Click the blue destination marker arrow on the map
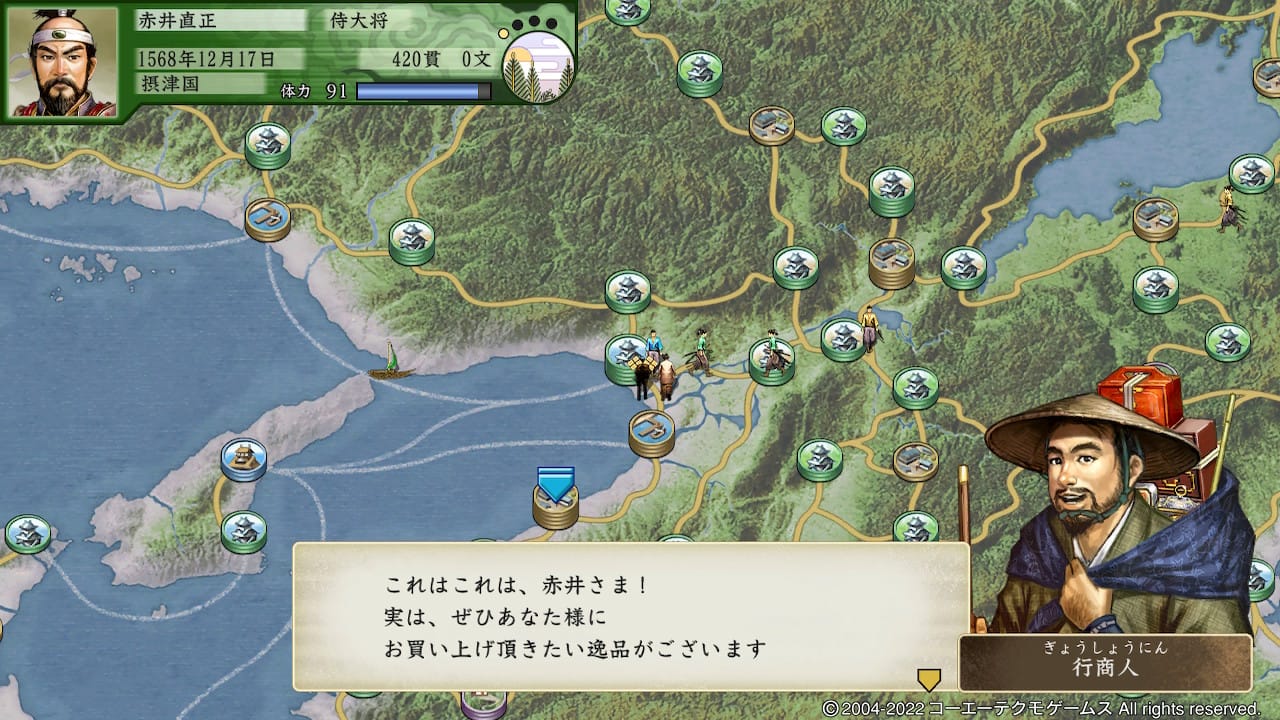This screenshot has width=1280, height=720. [x=554, y=485]
